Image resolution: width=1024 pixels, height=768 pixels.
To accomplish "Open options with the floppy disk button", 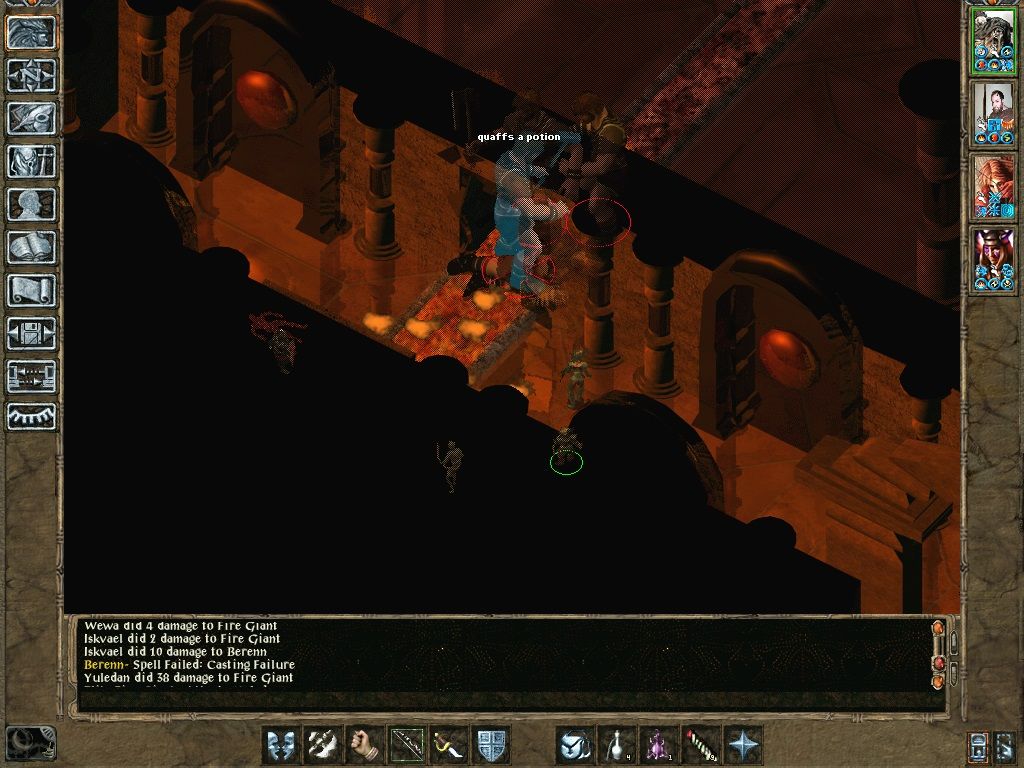I will (32, 333).
